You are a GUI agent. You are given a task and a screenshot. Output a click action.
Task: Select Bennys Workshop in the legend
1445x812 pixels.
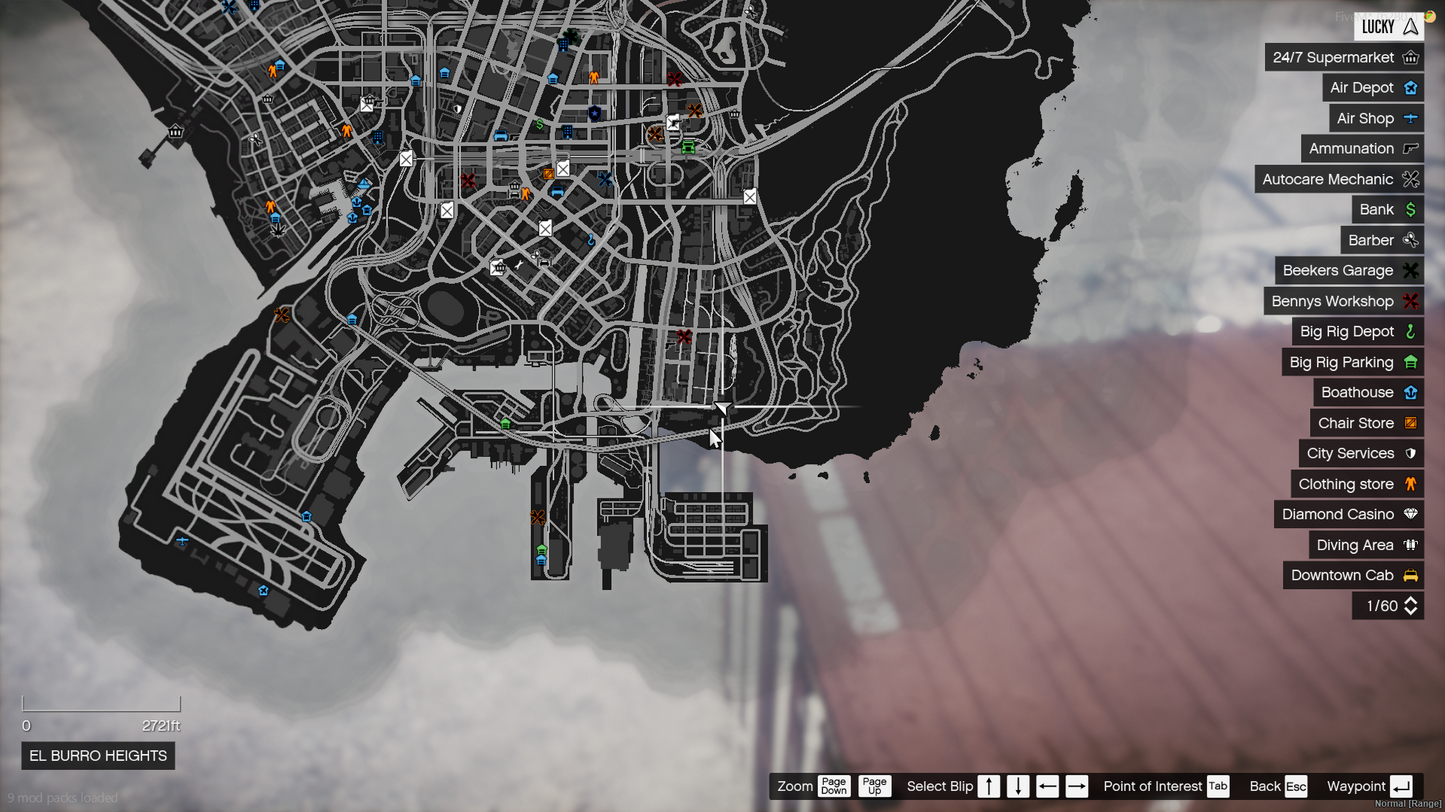pyautogui.click(x=1343, y=302)
